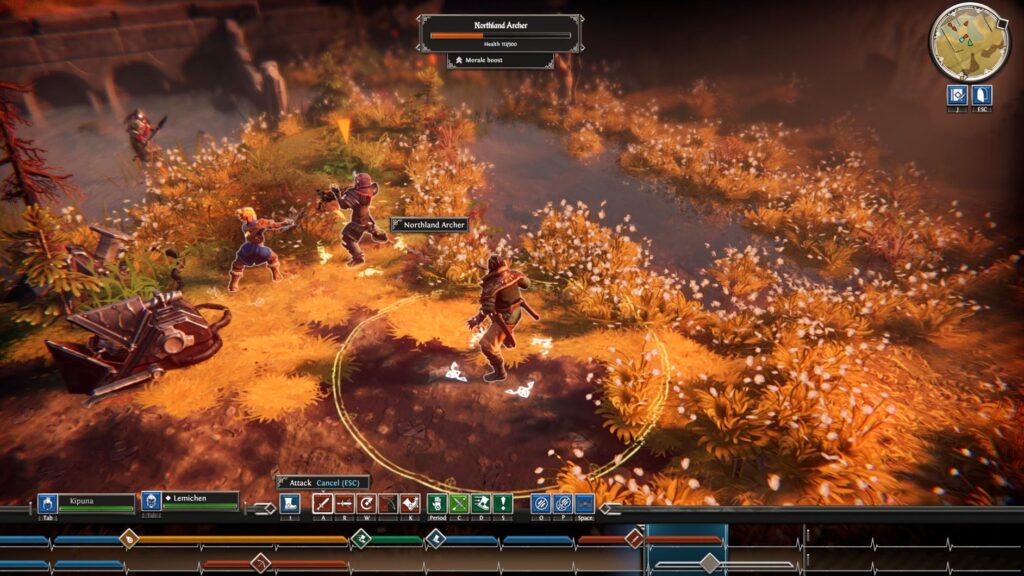Select the green diamond marker on the timeline
The height and width of the screenshot is (576, 1024).
coord(361,539)
